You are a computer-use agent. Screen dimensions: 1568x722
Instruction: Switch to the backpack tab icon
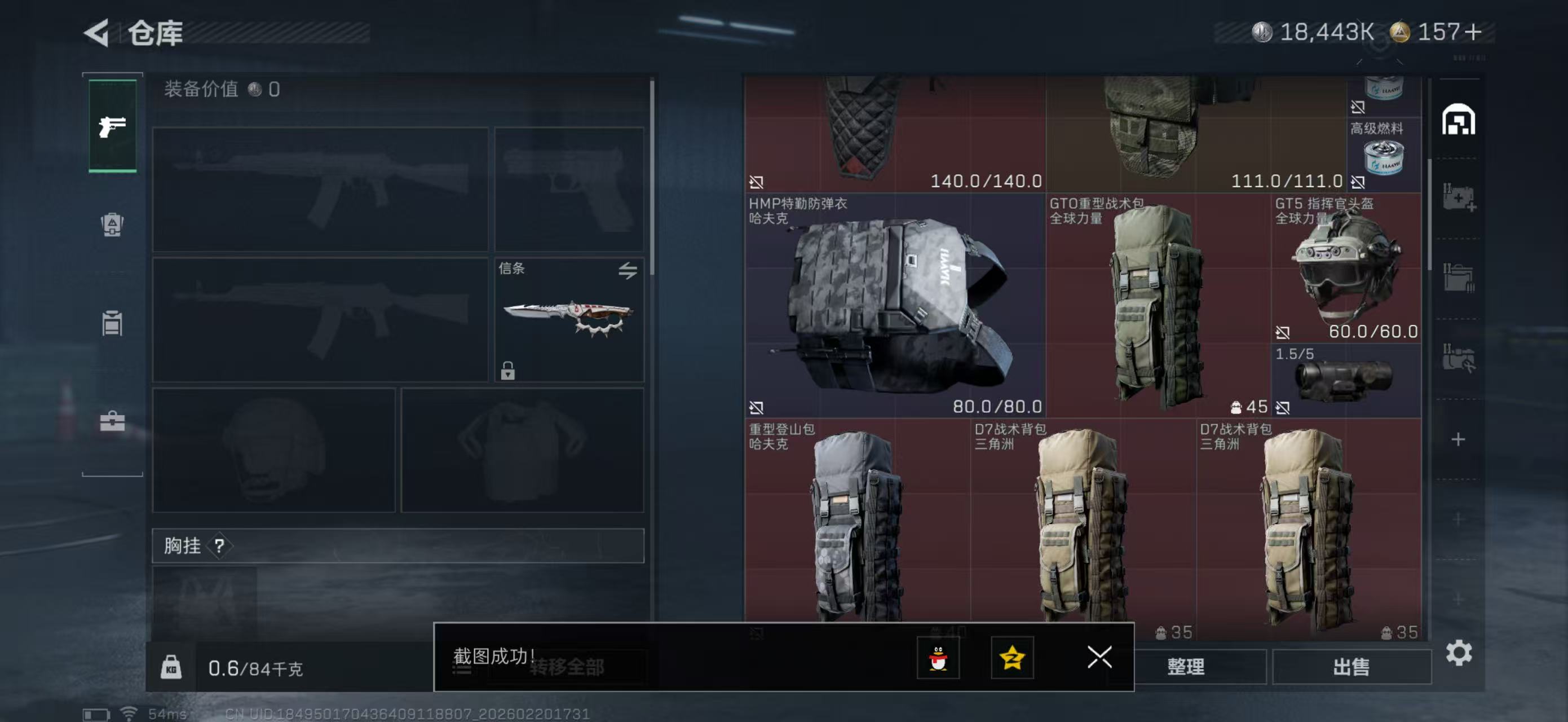[113, 224]
